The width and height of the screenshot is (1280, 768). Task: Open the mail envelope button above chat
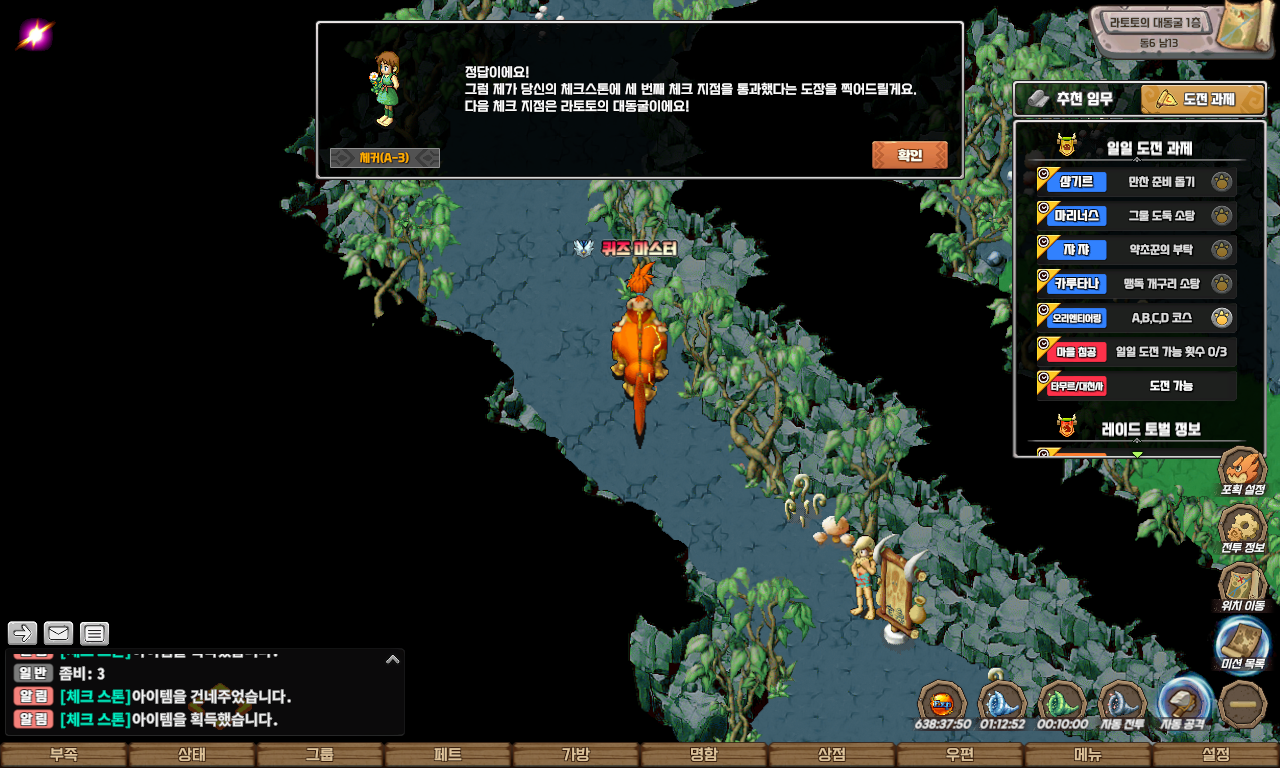(x=59, y=633)
